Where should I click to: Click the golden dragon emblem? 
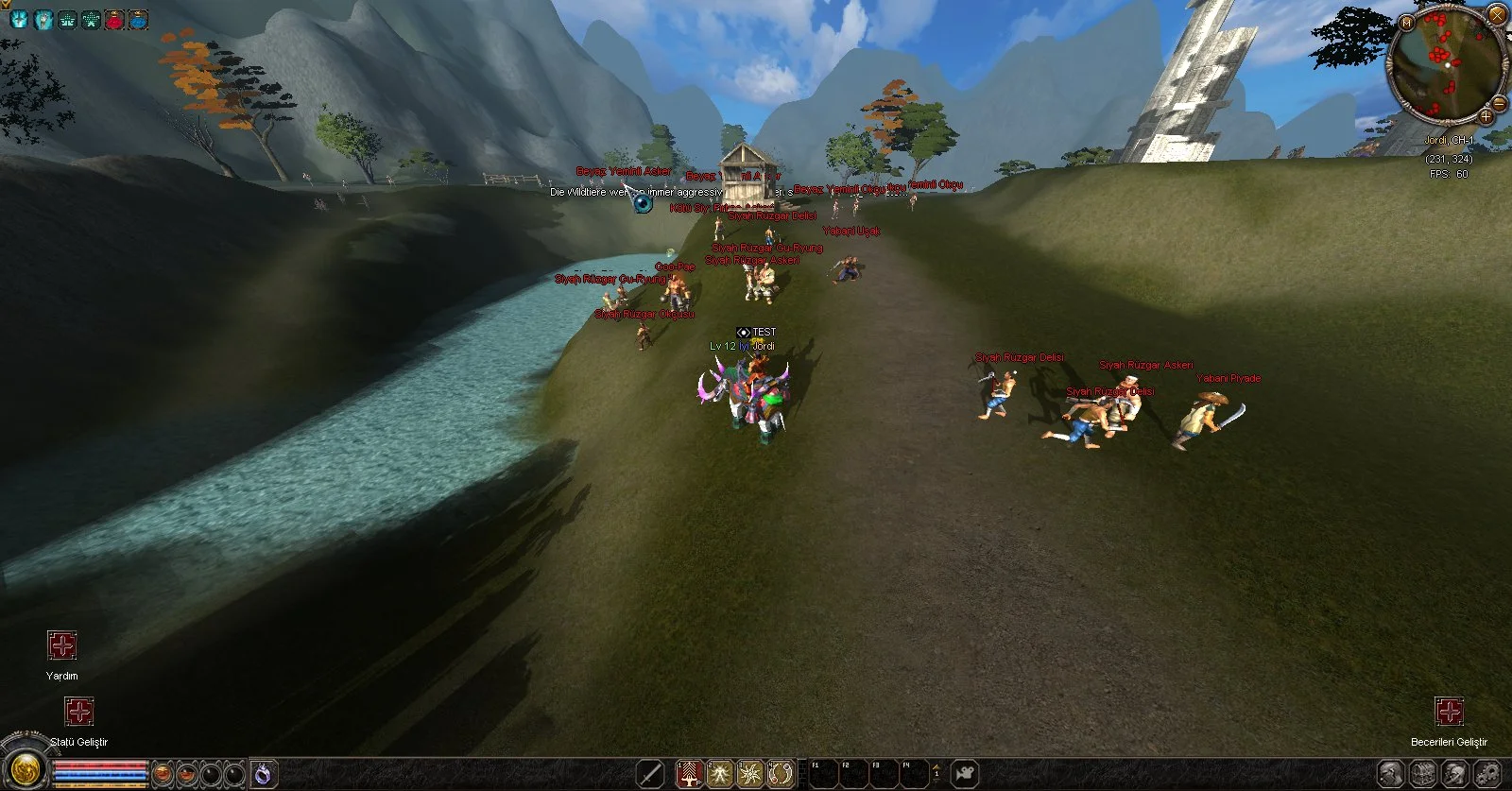[x=25, y=766]
